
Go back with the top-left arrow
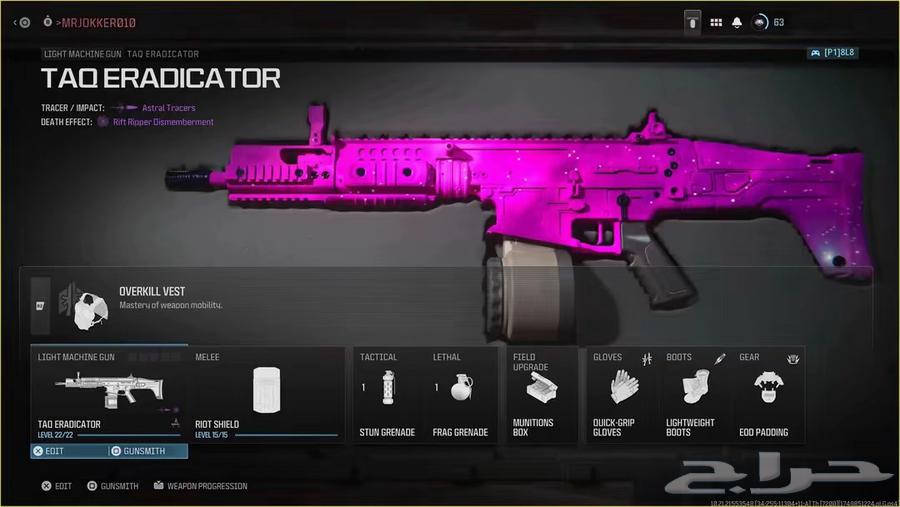coord(14,22)
